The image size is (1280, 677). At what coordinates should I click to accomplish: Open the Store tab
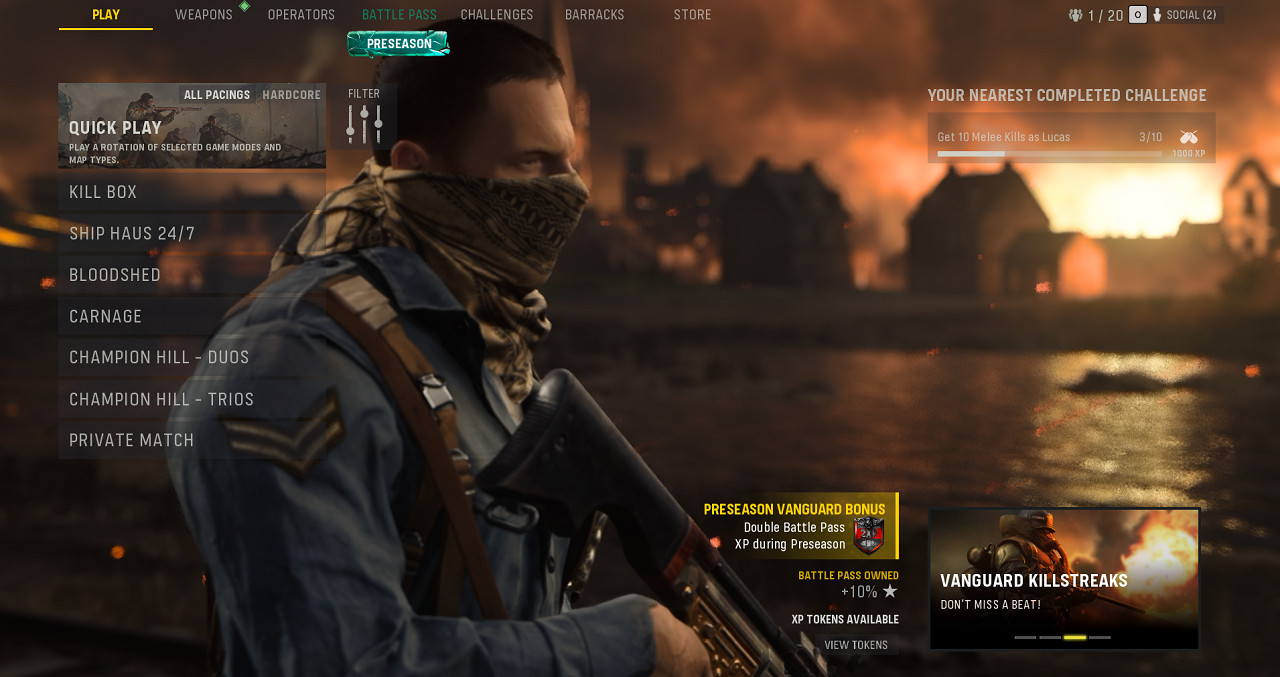pyautogui.click(x=692, y=15)
